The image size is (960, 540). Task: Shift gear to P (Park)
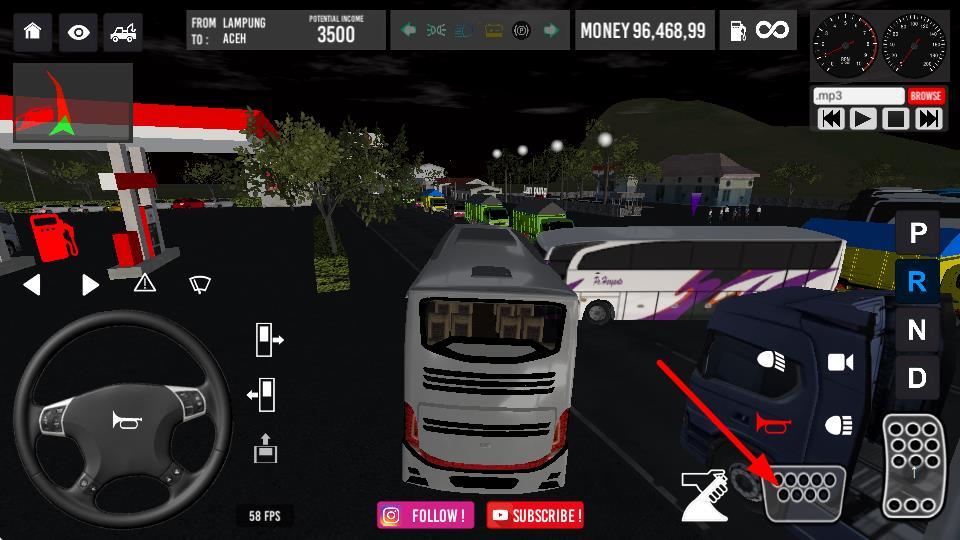[916, 234]
